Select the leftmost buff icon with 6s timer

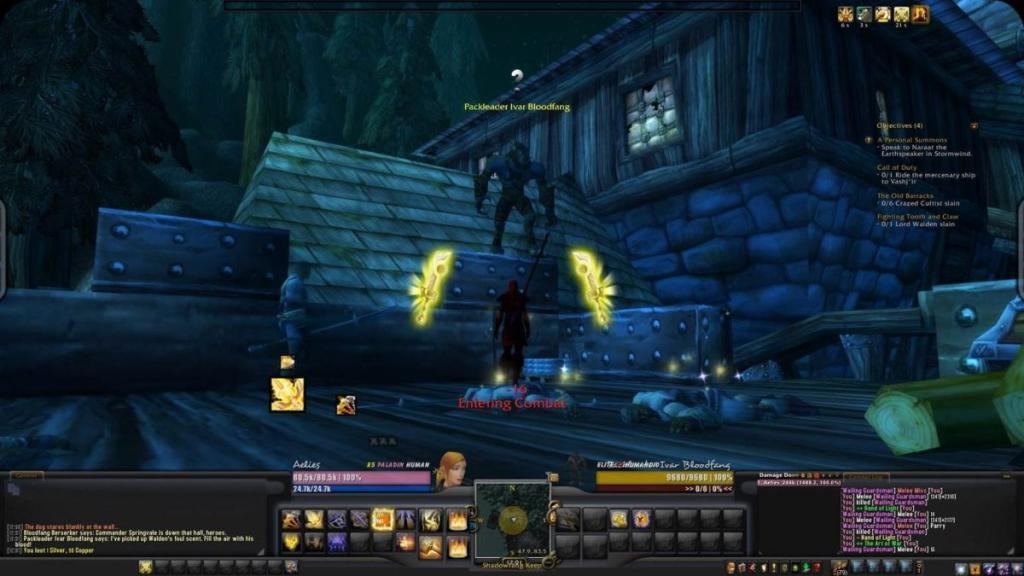(x=845, y=14)
